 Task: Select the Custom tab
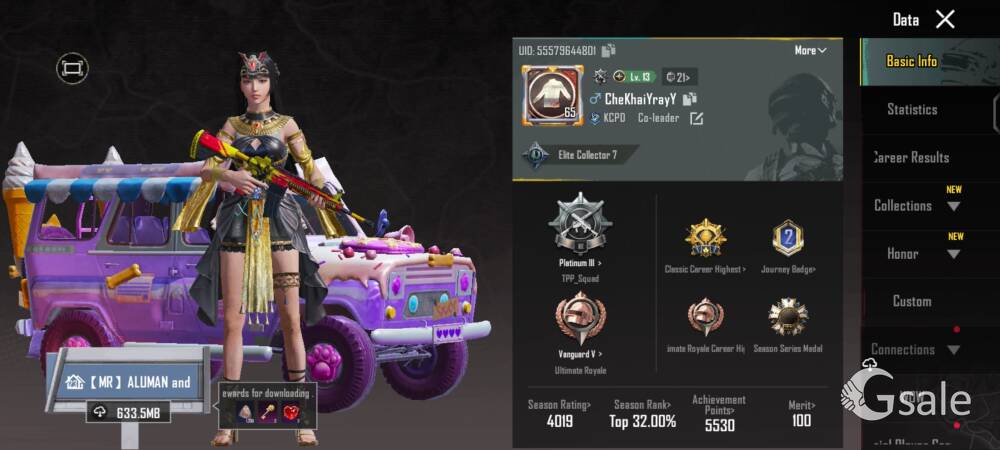coord(912,301)
